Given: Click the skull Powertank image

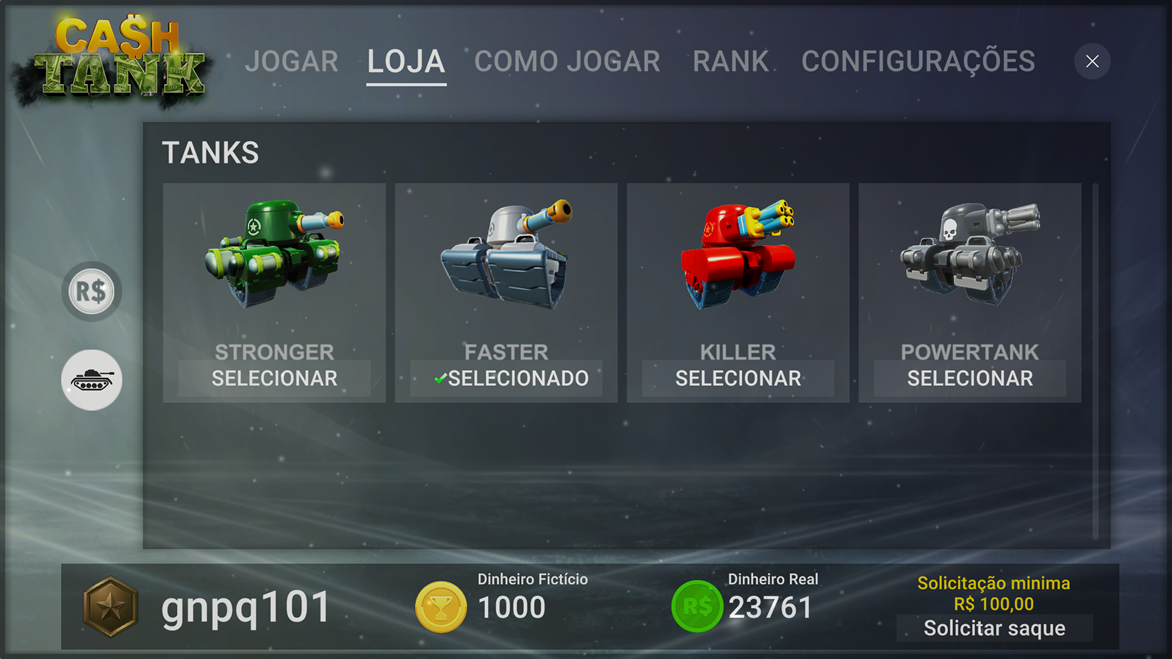Looking at the screenshot, I should 970,254.
